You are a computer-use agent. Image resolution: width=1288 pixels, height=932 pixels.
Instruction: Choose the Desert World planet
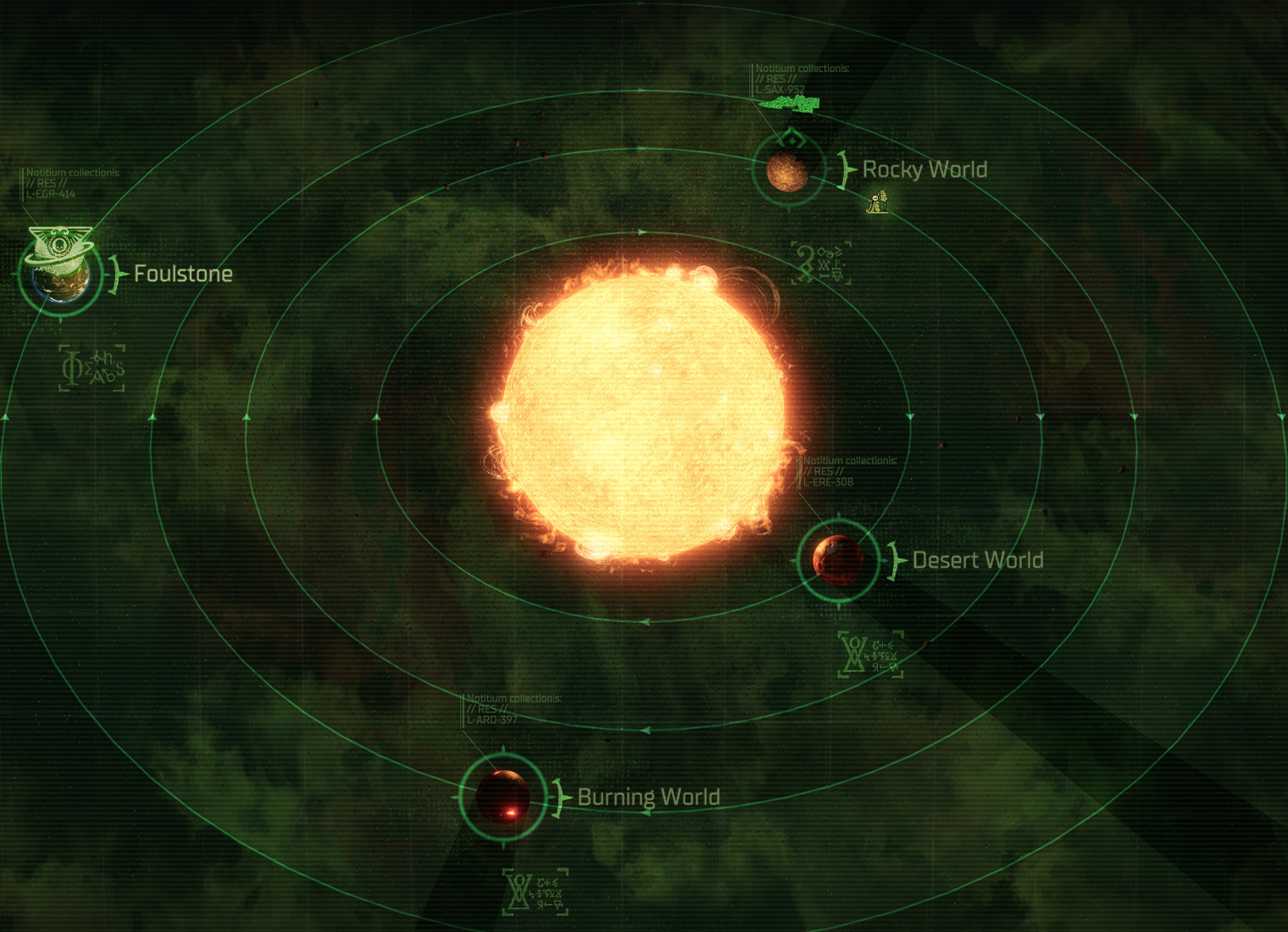click(x=838, y=560)
